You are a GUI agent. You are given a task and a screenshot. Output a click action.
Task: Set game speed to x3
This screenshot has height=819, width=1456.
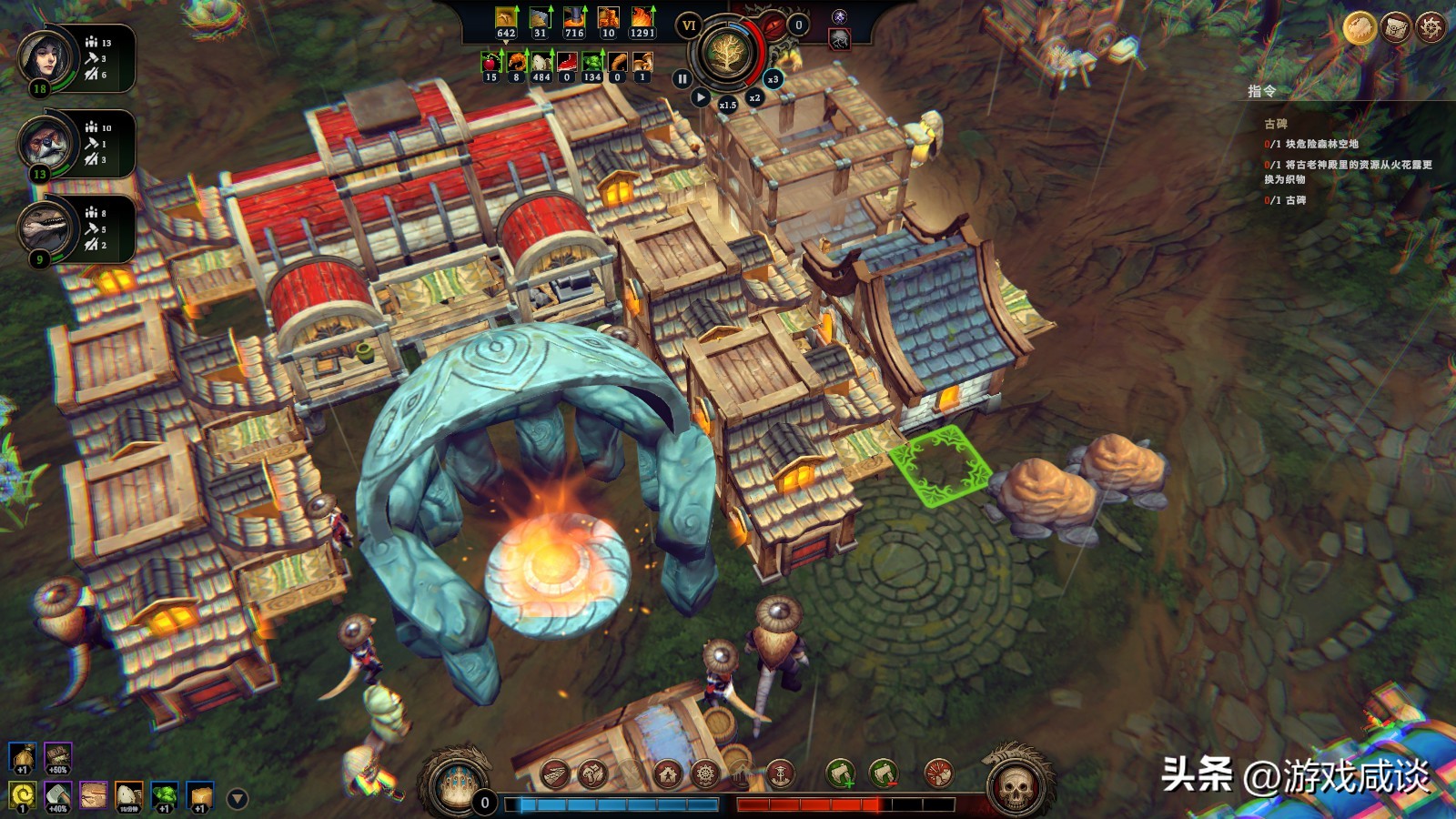pos(773,79)
